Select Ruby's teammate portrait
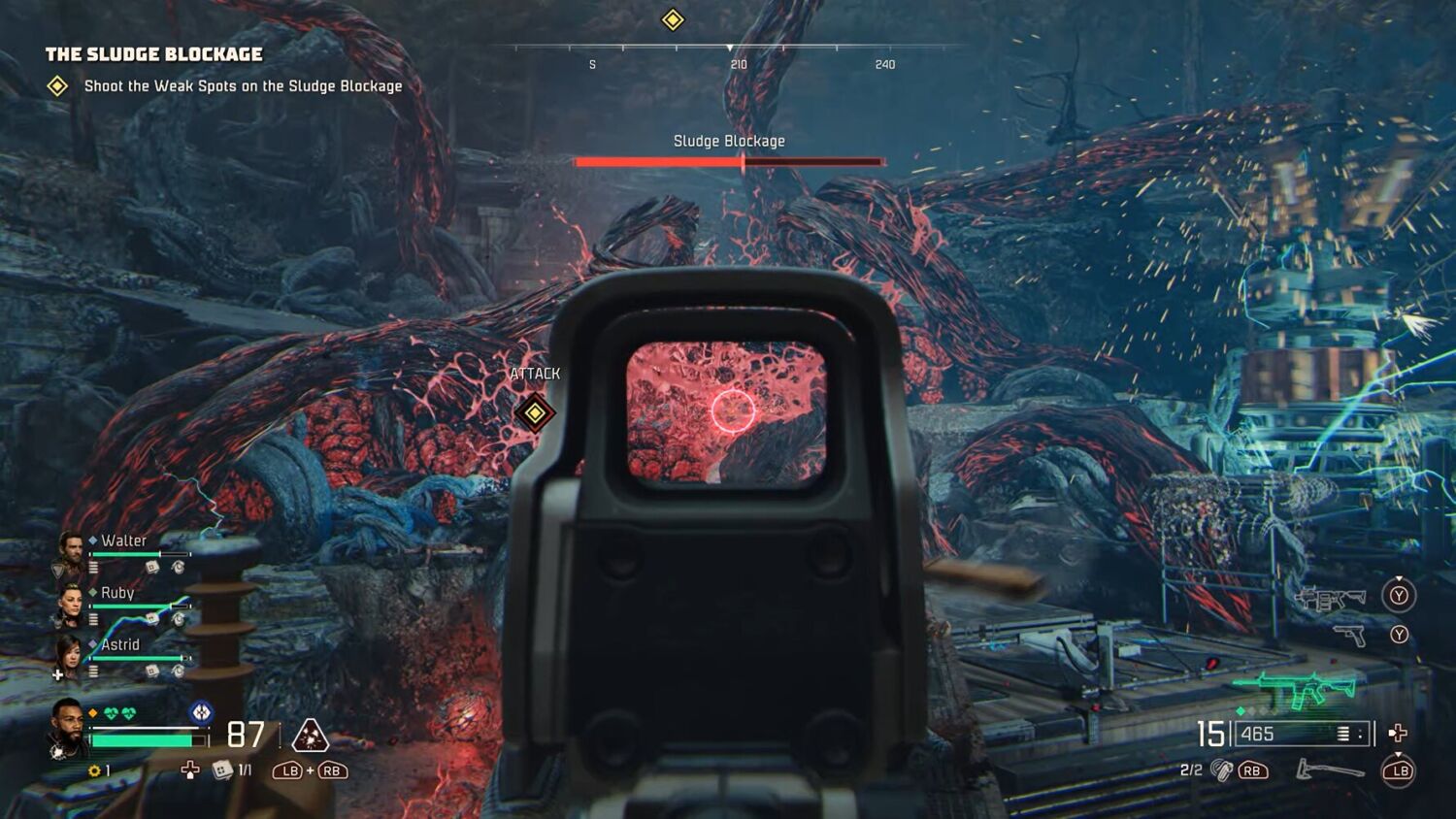 [71, 604]
